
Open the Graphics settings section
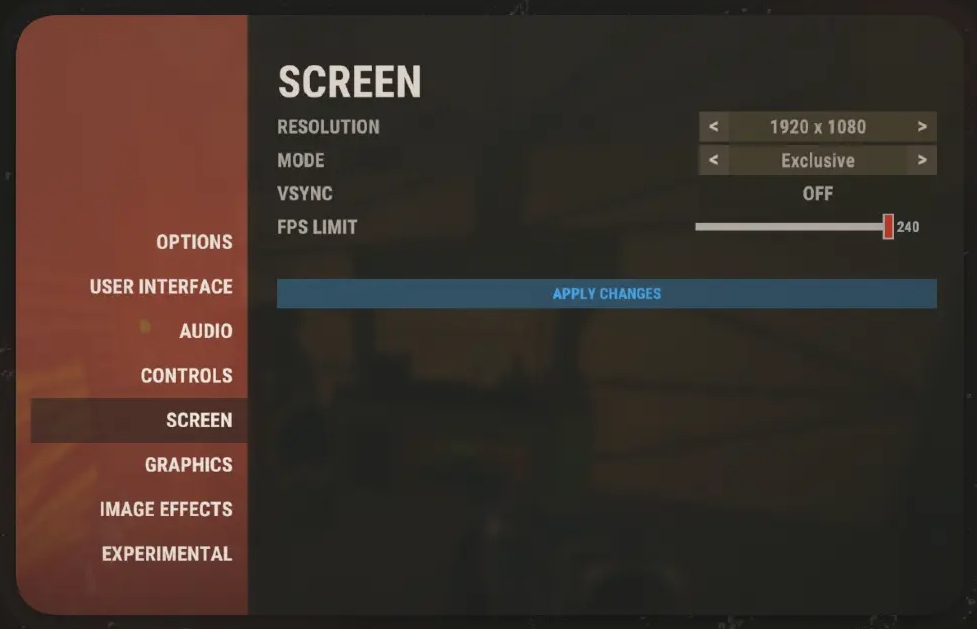tap(188, 465)
